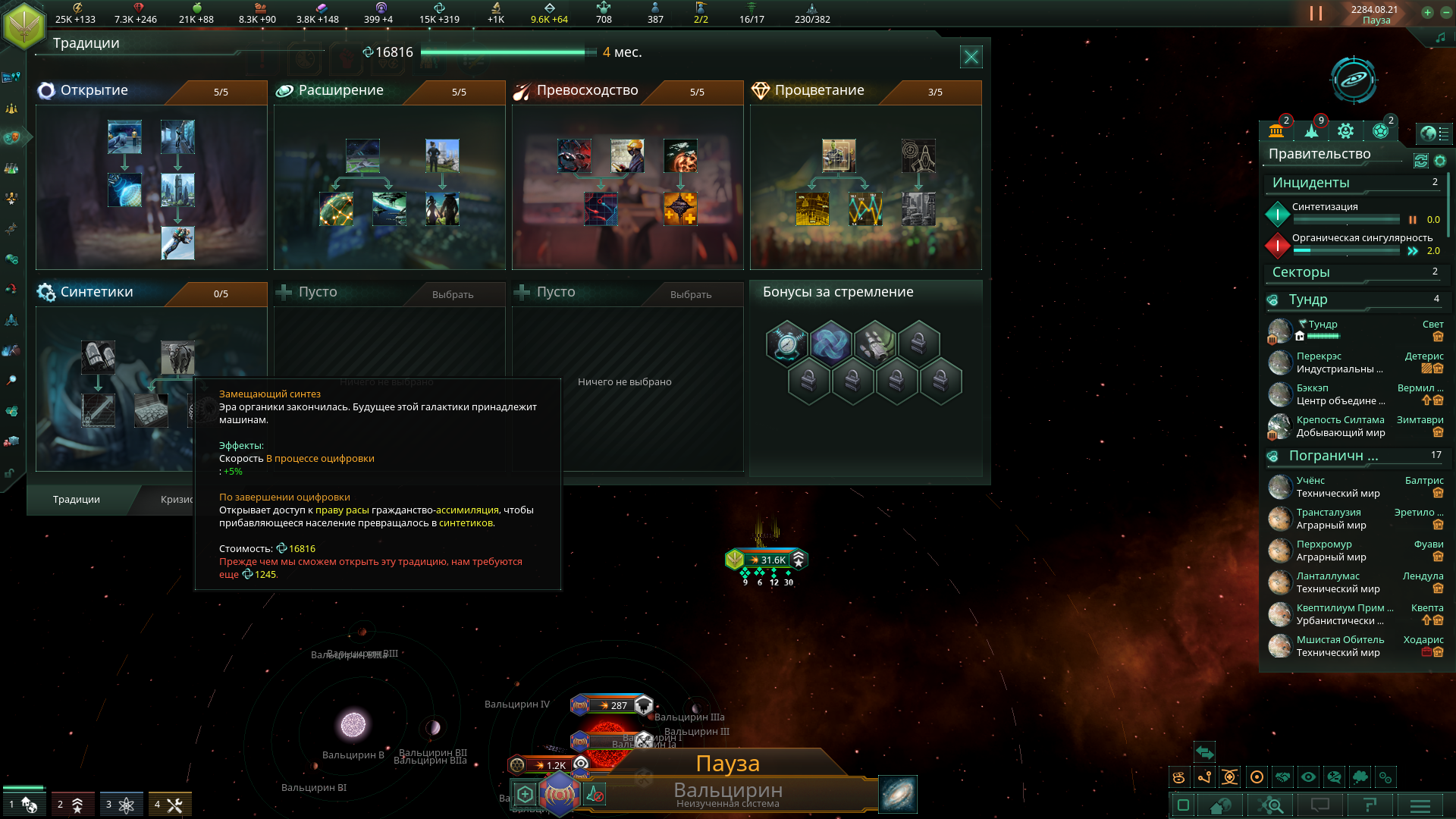Select planet Крепость Силтама in the outliner
This screenshot has width=1456, height=819.
point(1340,420)
